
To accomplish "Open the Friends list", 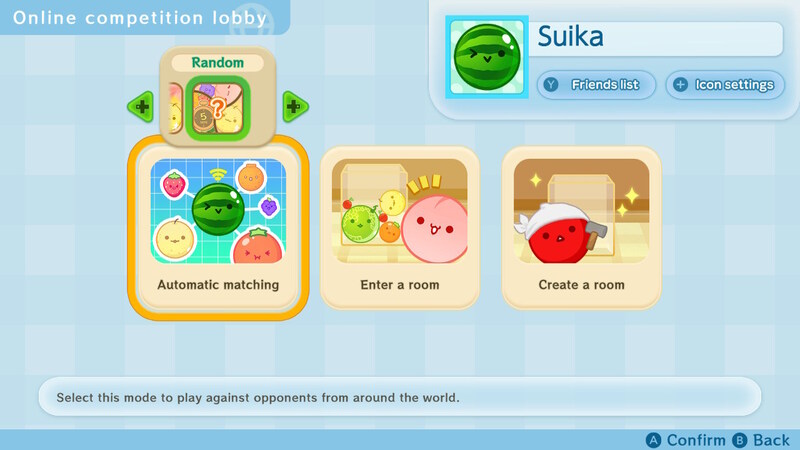I will (595, 85).
